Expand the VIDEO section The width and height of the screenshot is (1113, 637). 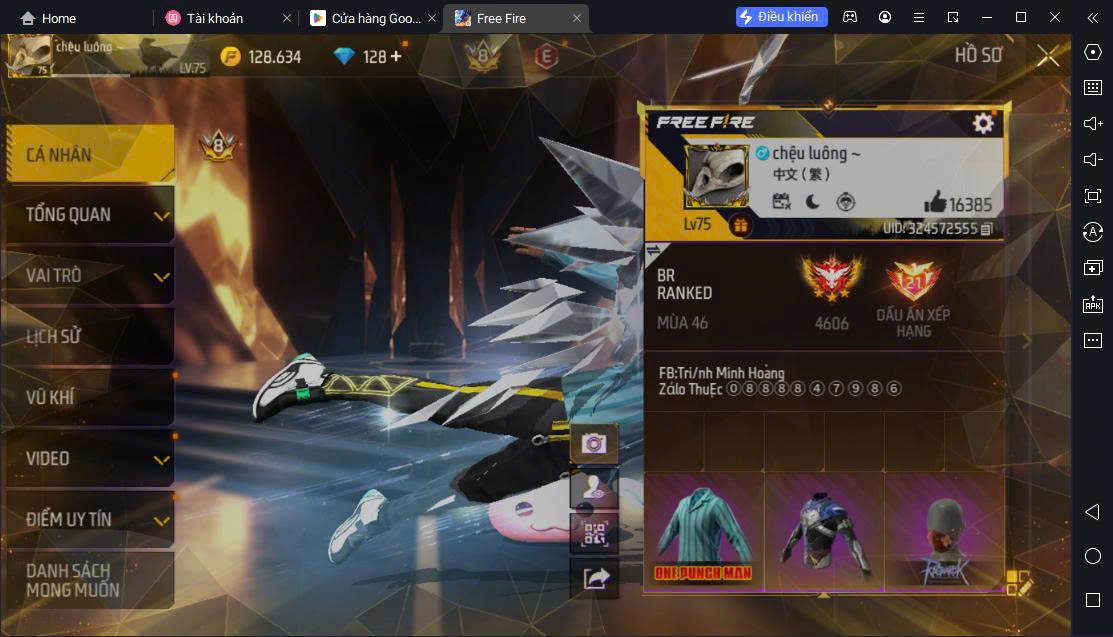pyautogui.click(x=89, y=459)
